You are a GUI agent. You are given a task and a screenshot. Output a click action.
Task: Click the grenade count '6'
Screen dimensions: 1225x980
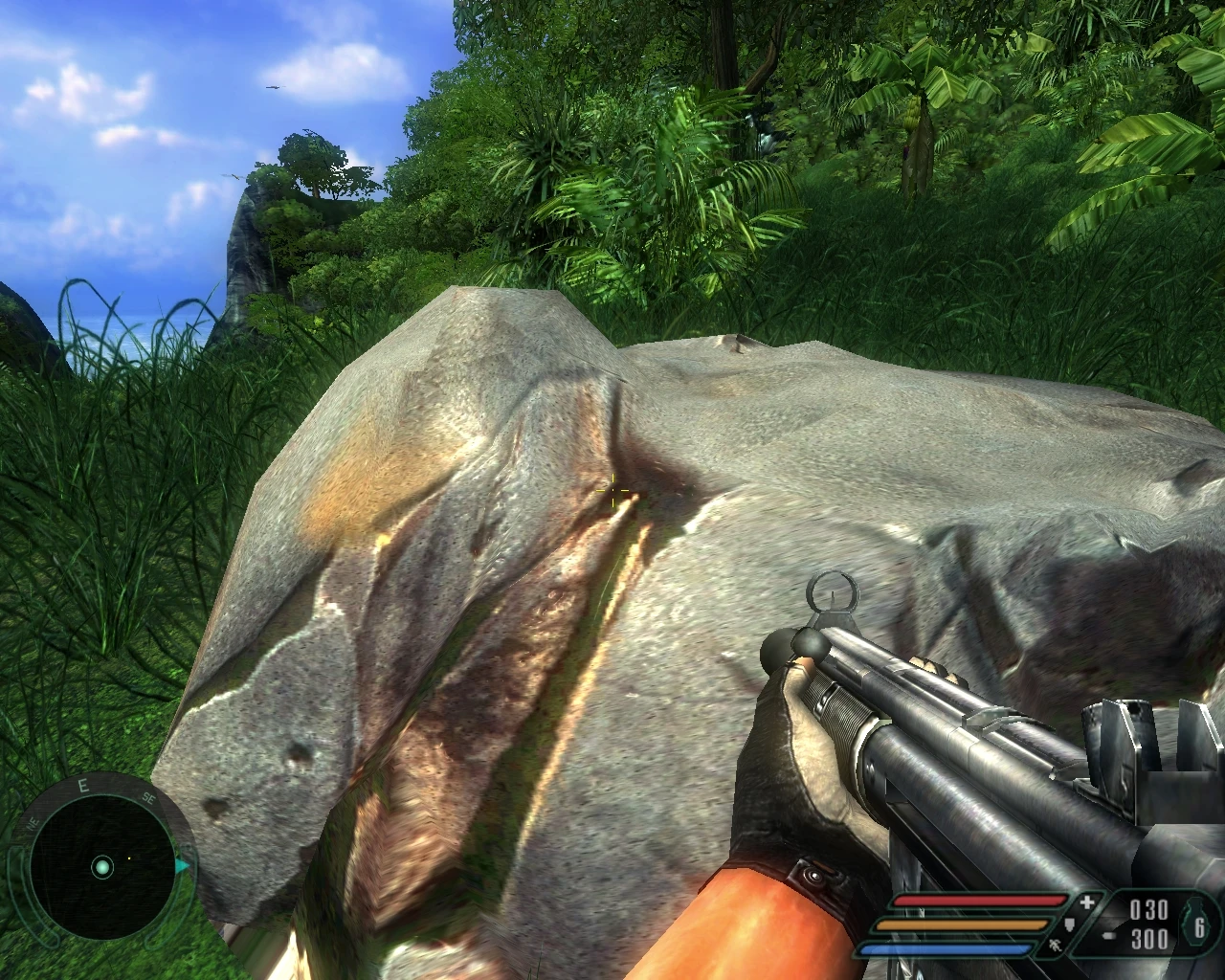tap(1200, 929)
